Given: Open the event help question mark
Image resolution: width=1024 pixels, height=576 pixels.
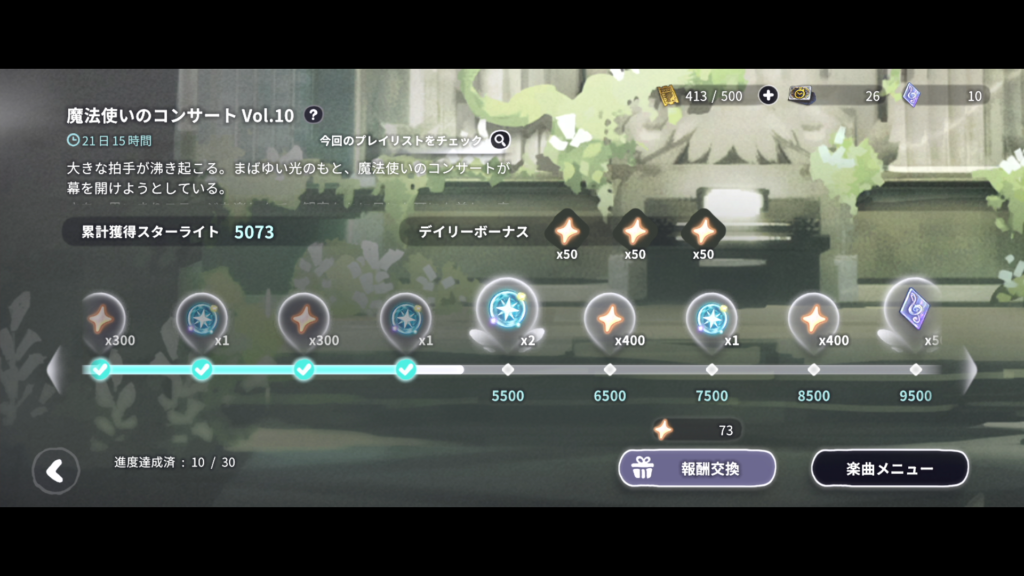Looking at the screenshot, I should (x=313, y=115).
